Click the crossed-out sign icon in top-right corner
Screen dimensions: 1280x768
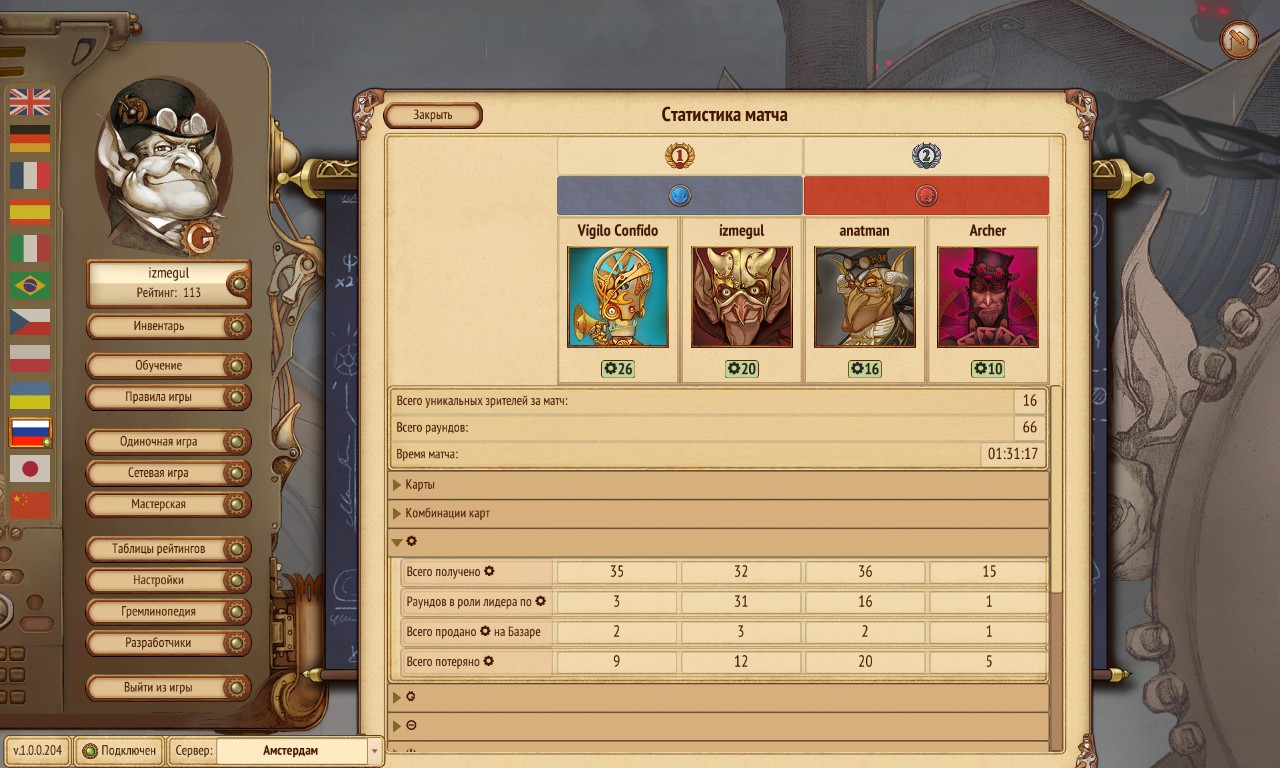tap(1237, 40)
